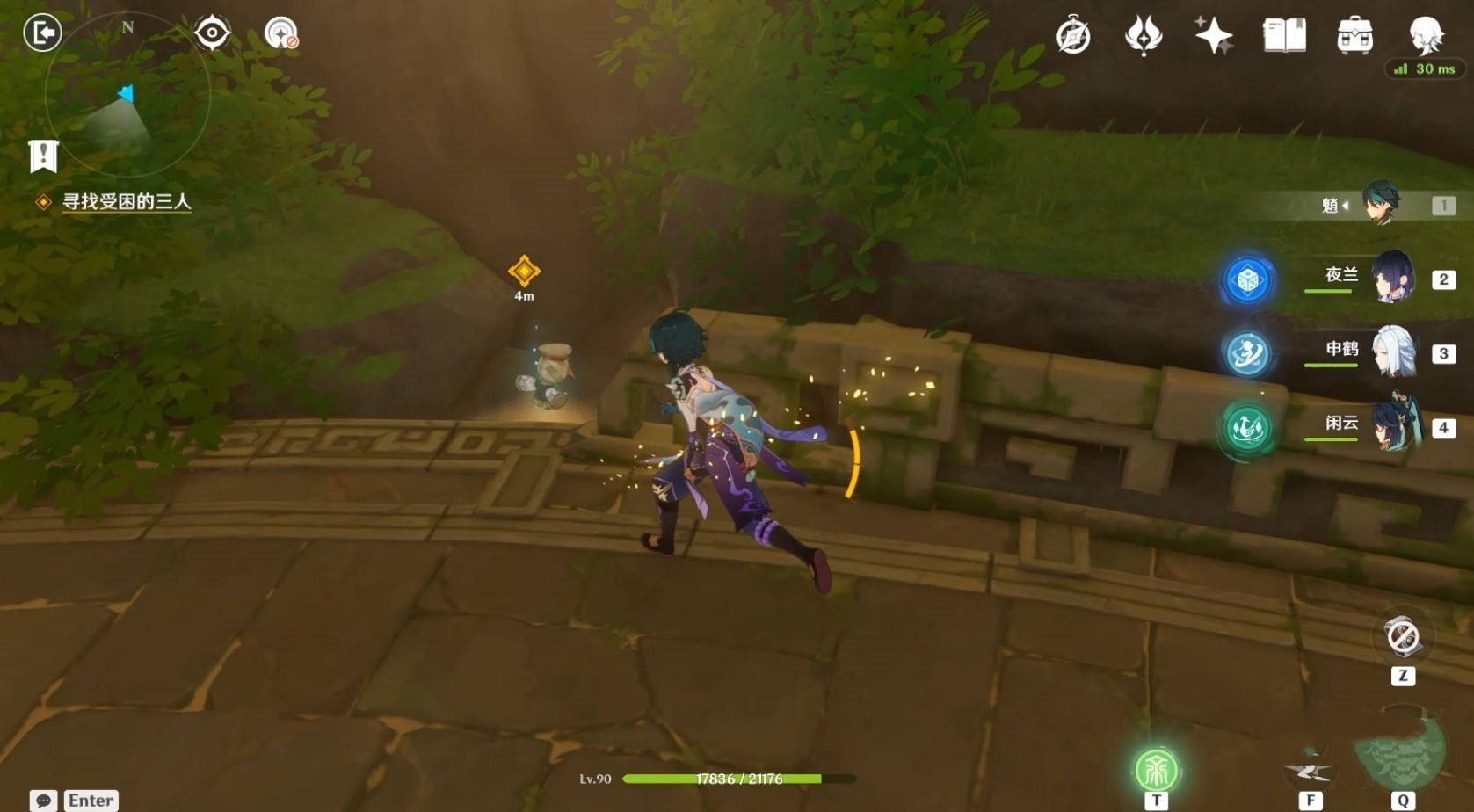Use the green glowing gadget icon

1156,771
